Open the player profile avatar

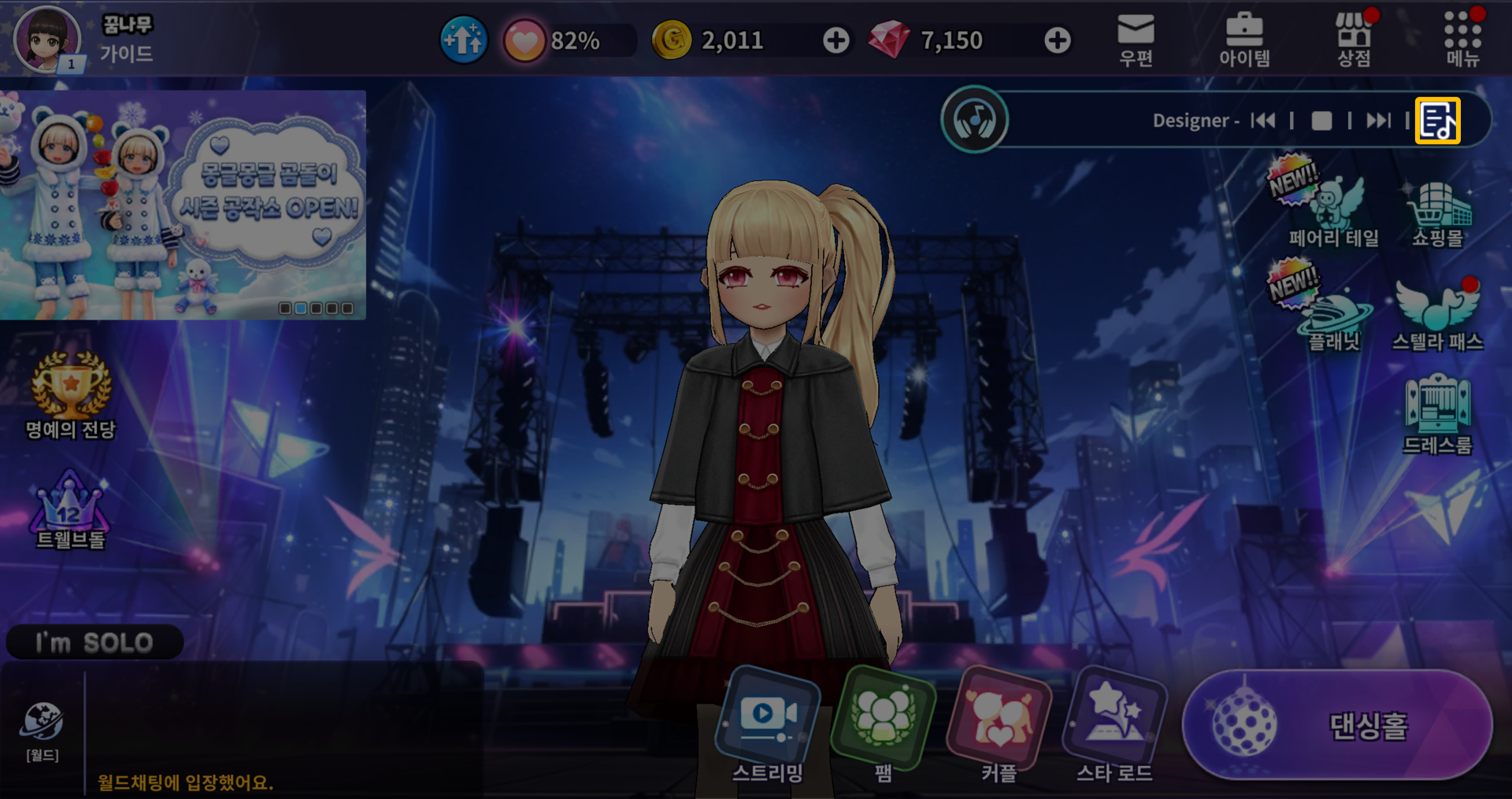[47, 39]
